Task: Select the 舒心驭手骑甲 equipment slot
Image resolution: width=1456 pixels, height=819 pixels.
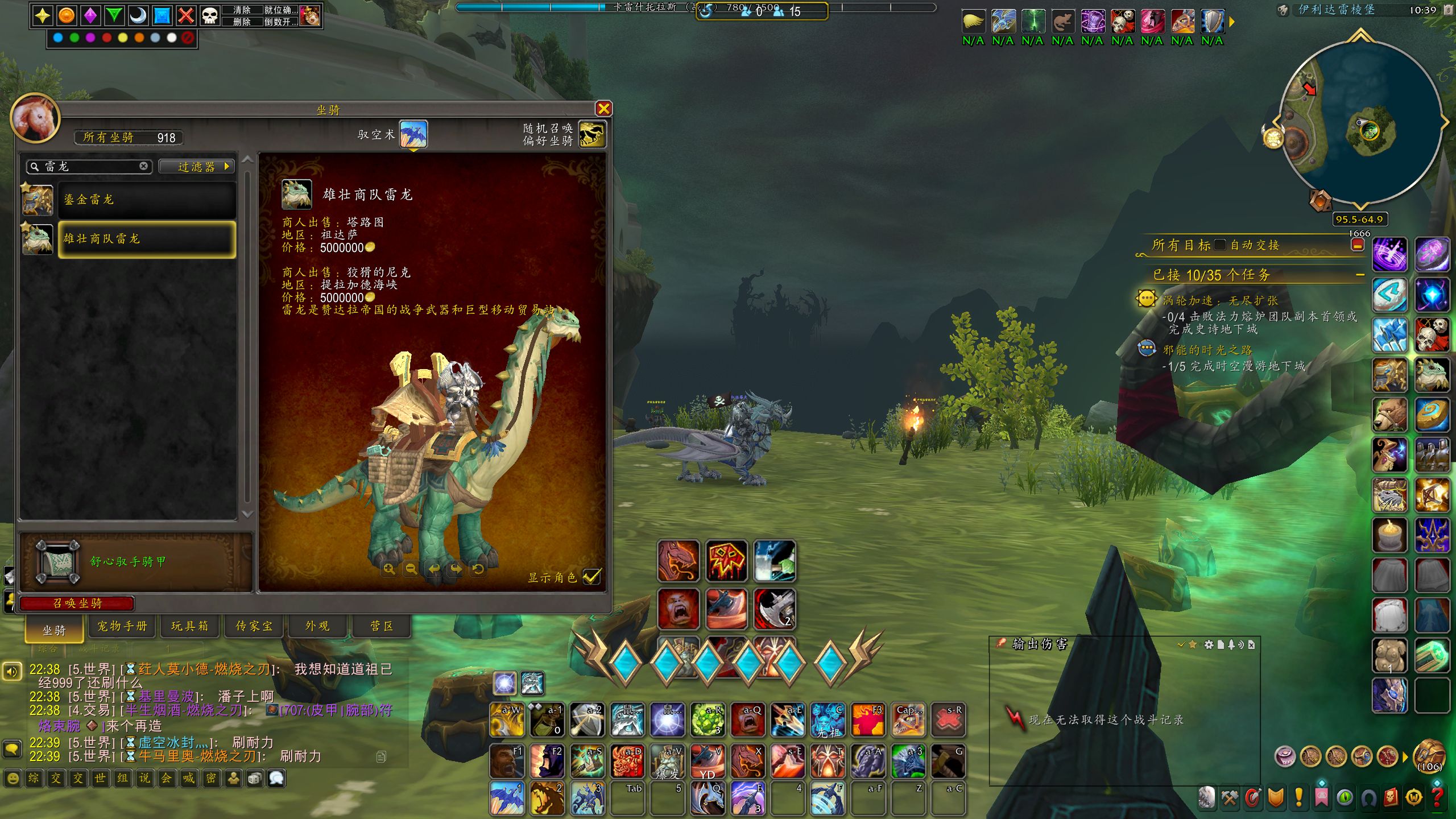Action: click(57, 562)
